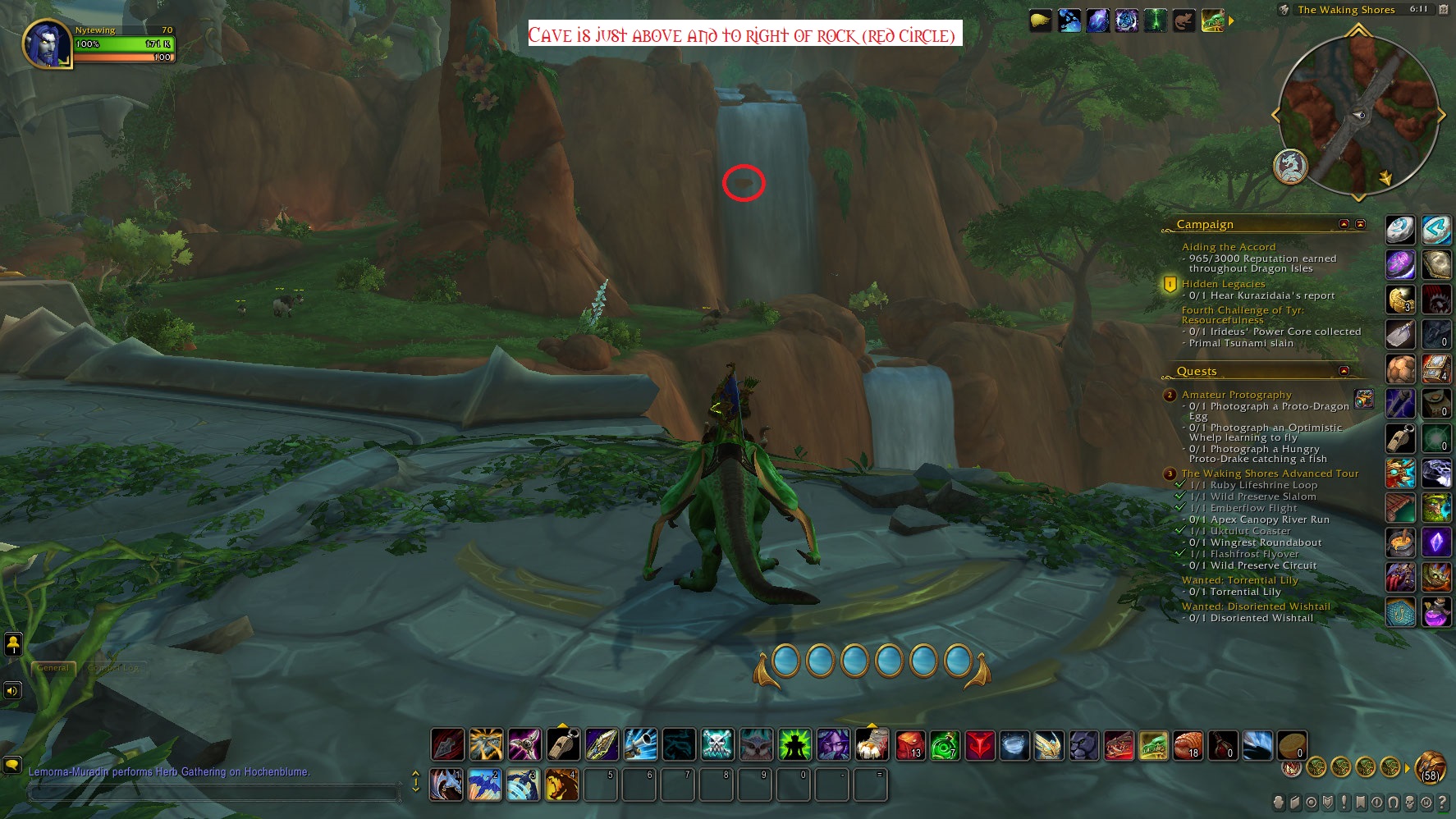Image resolution: width=1456 pixels, height=819 pixels.
Task: Open the help question mark micro button
Action: (1442, 803)
